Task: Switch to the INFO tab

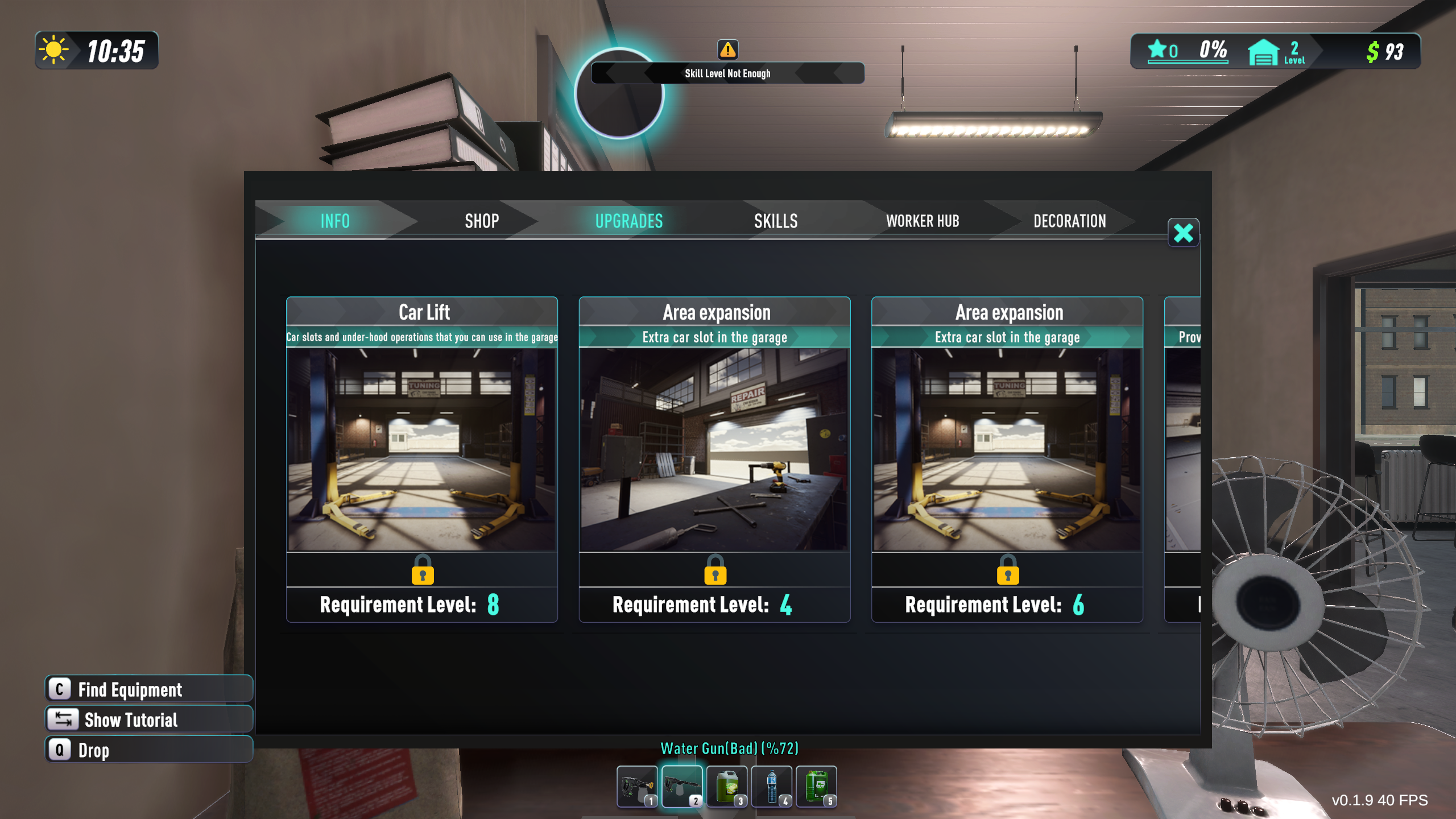Action: pos(334,221)
